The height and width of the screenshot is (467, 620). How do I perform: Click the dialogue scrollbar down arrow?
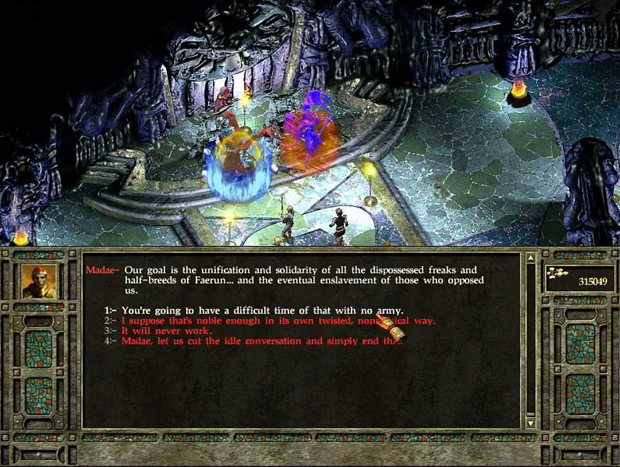[x=531, y=423]
